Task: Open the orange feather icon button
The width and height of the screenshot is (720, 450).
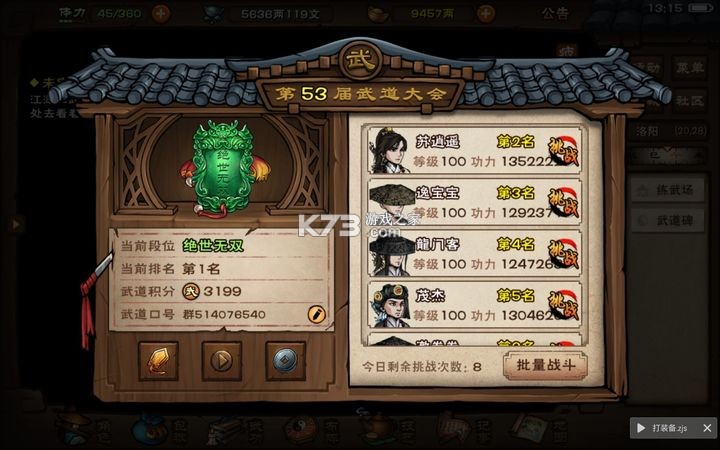Action: (x=159, y=361)
